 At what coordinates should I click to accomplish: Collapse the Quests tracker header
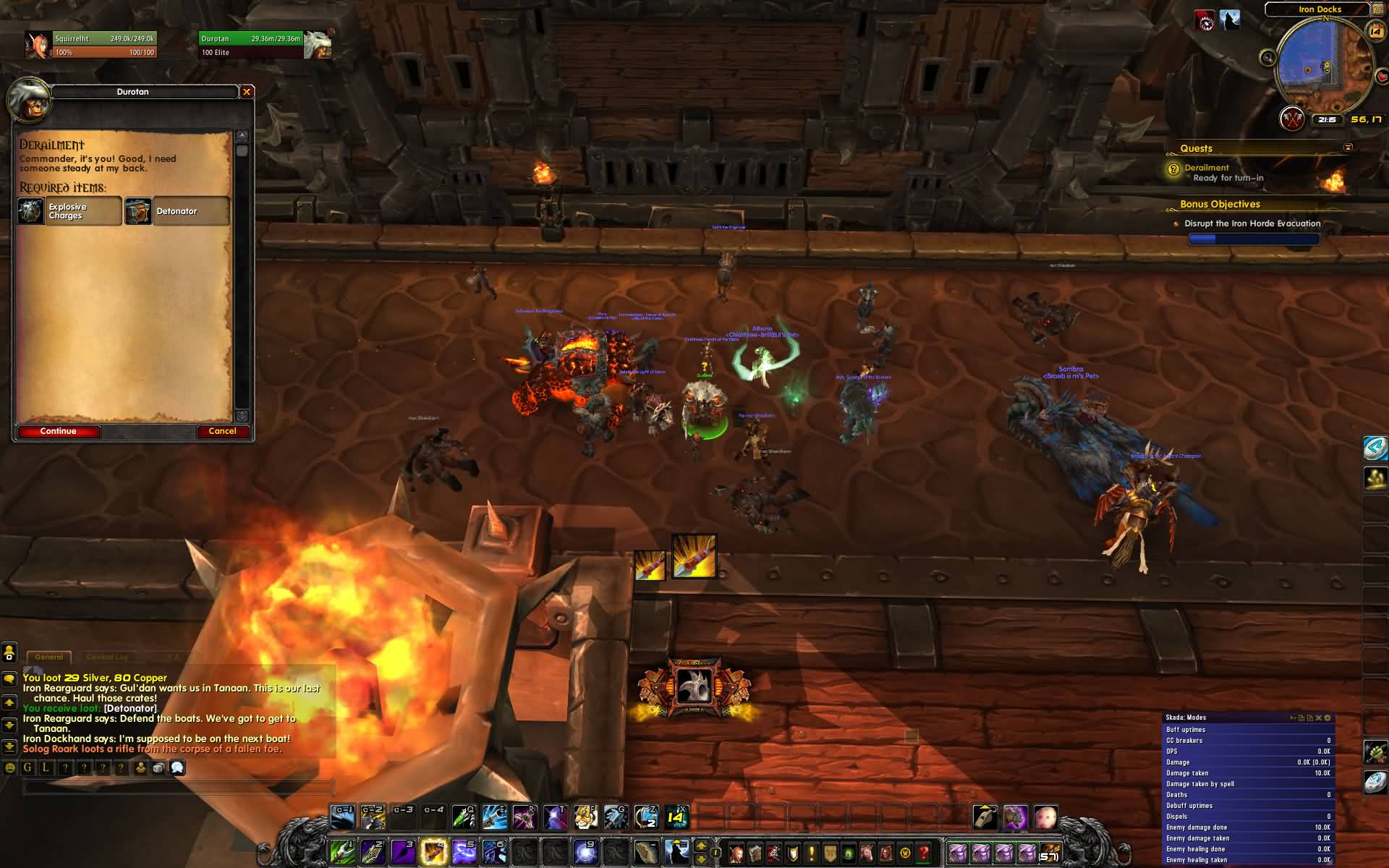click(1348, 148)
